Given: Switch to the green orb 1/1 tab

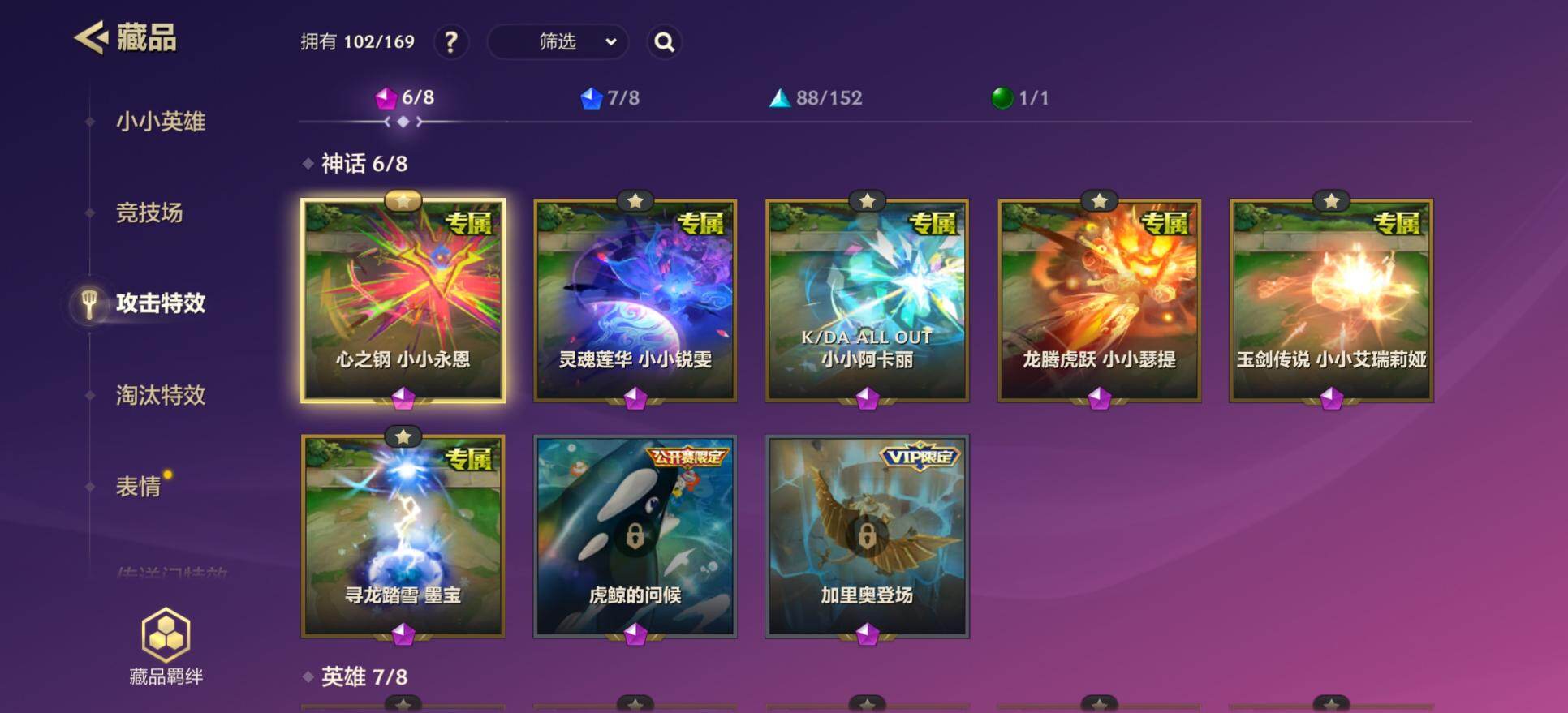Looking at the screenshot, I should 1020,98.
